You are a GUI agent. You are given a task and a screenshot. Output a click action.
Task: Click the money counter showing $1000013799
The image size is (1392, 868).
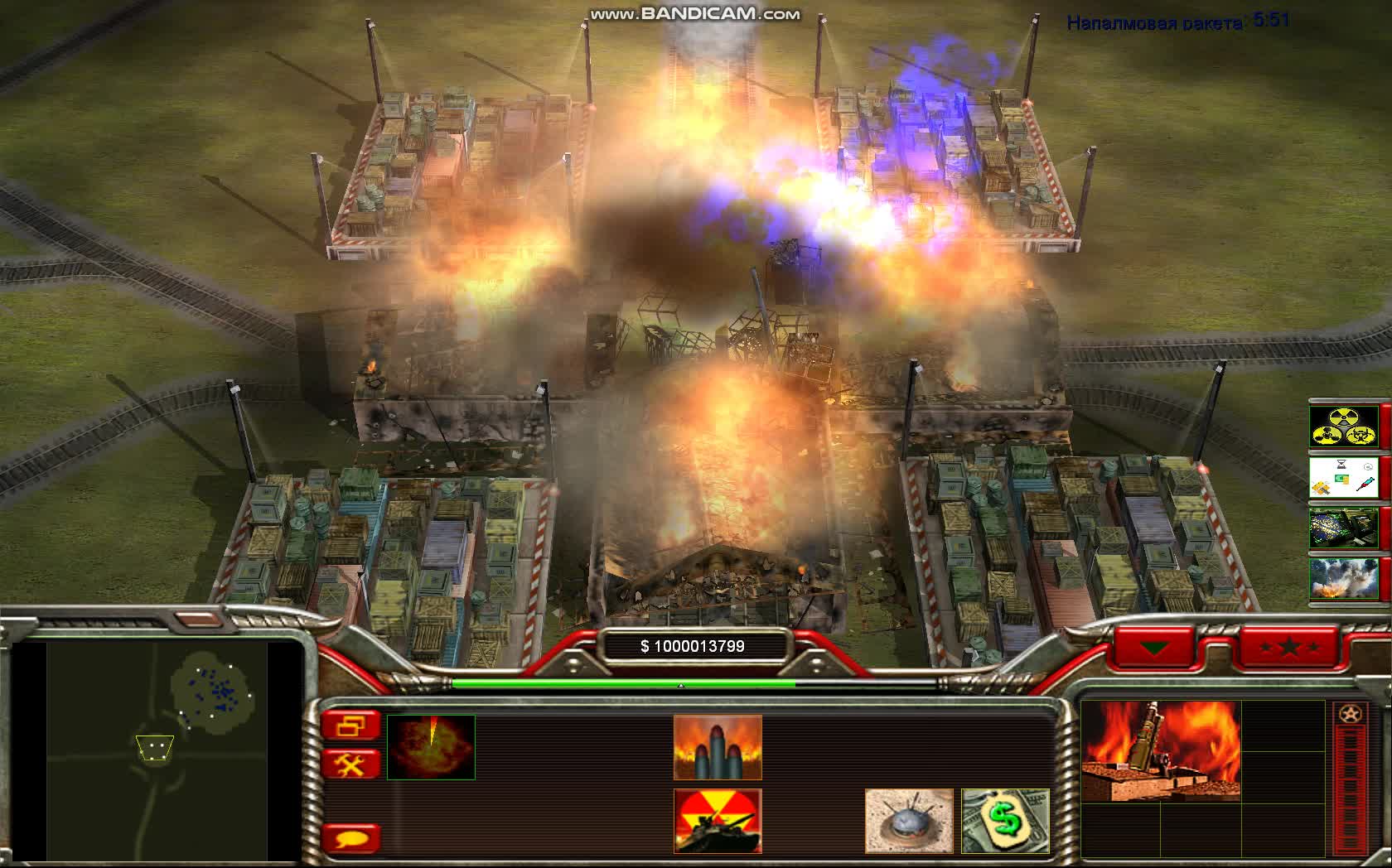pos(693,644)
